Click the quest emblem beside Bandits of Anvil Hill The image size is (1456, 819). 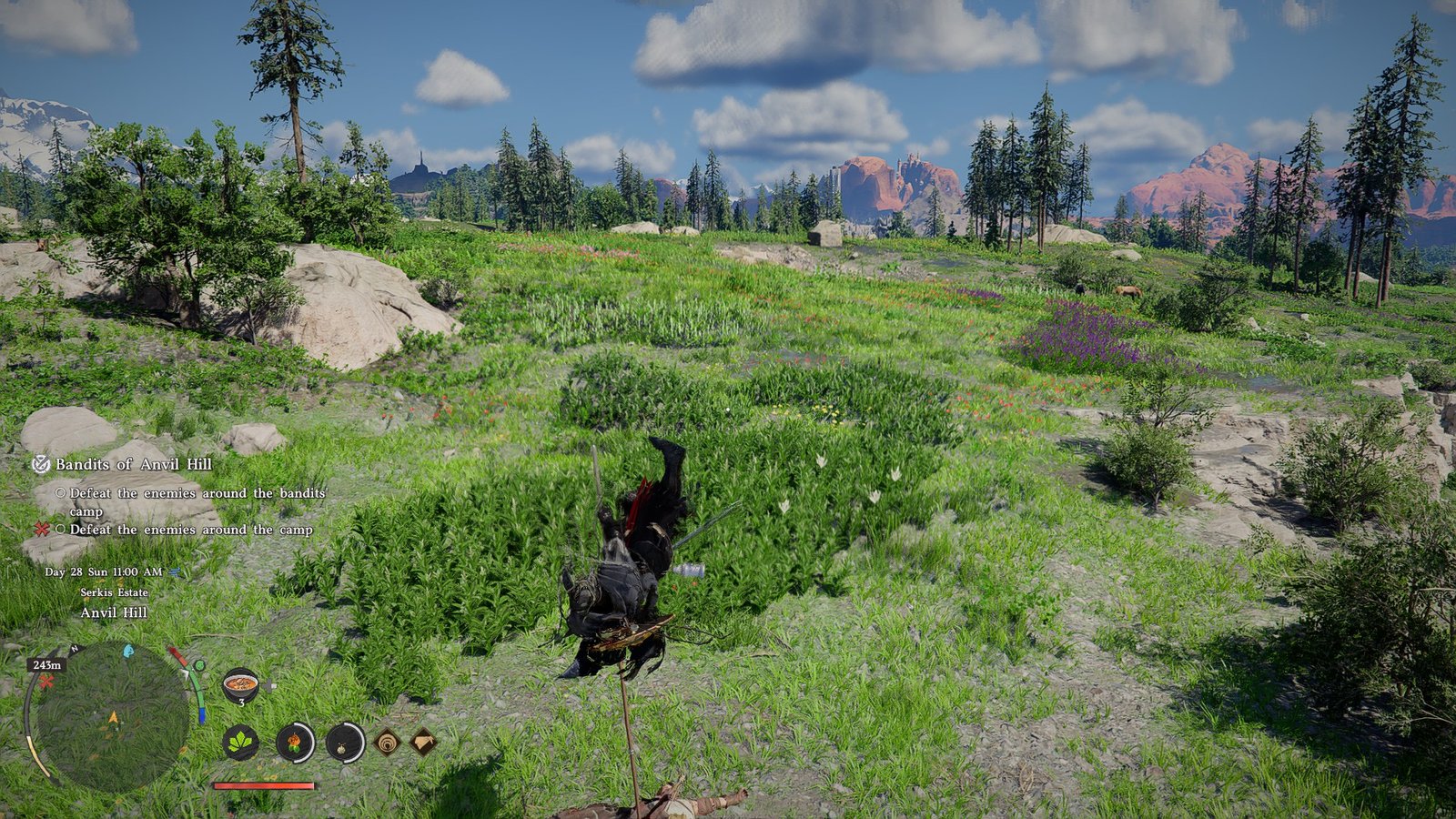click(x=41, y=464)
